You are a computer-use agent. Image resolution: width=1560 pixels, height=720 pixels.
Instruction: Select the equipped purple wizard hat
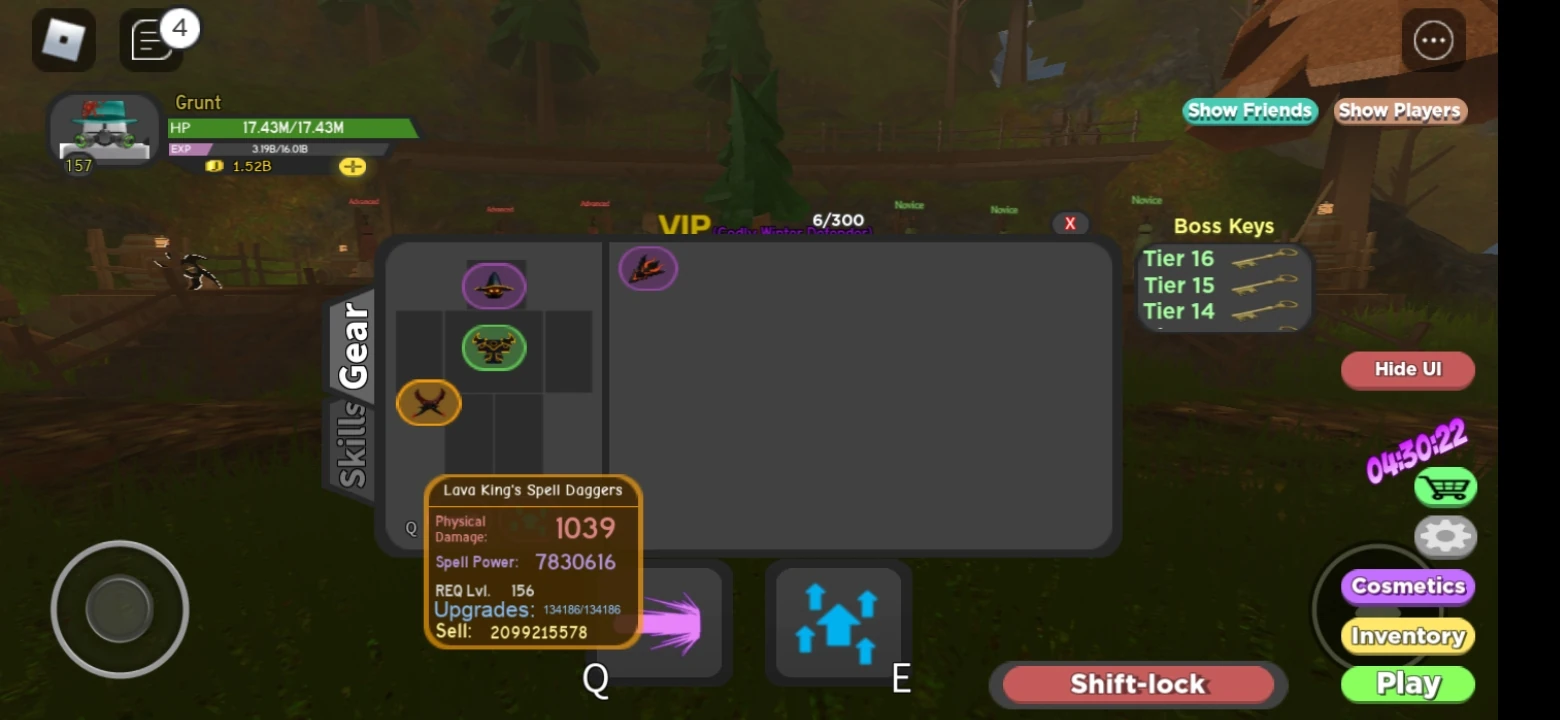[494, 285]
